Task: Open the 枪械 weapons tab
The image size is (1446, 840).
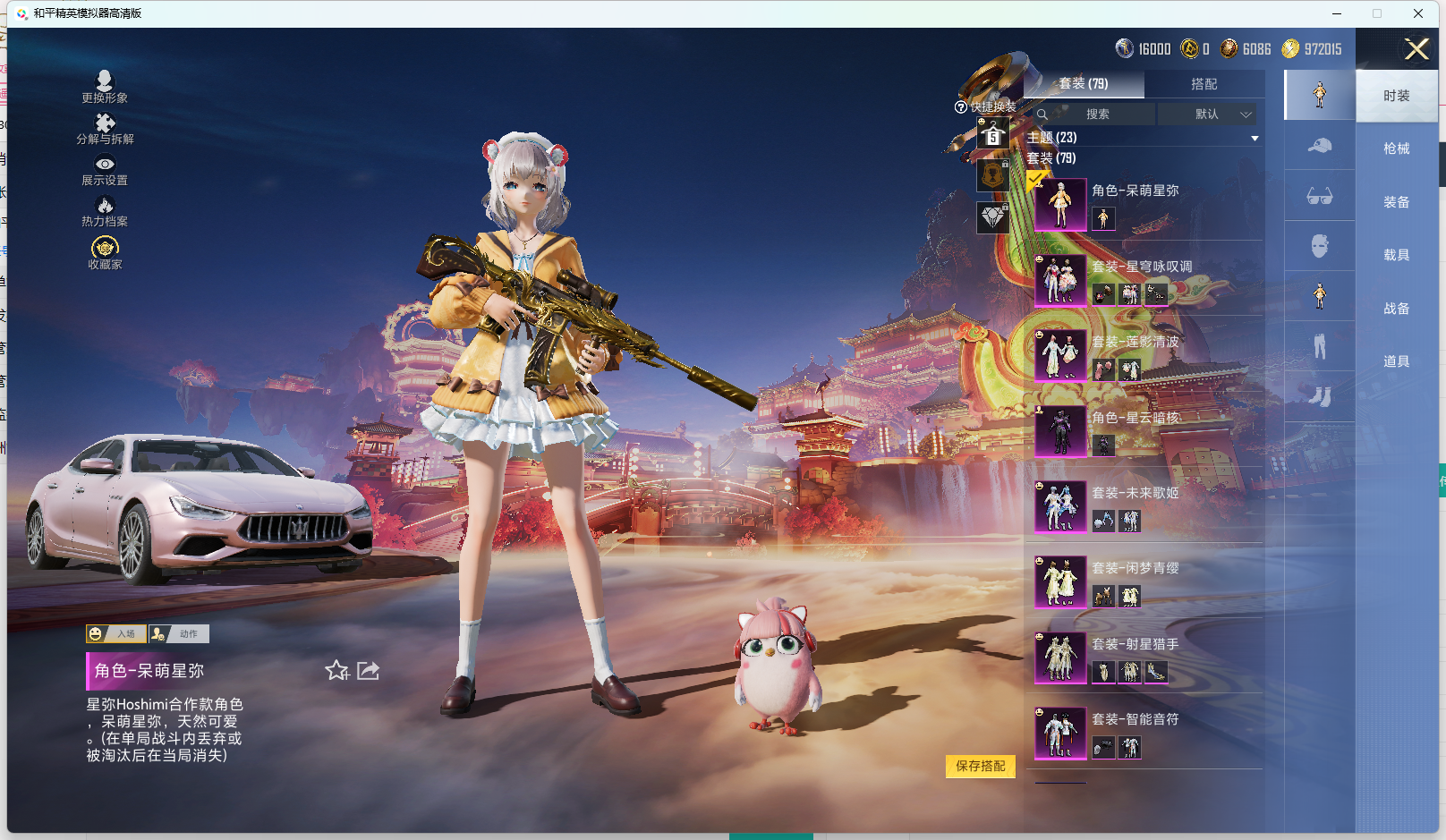Action: tap(1398, 148)
